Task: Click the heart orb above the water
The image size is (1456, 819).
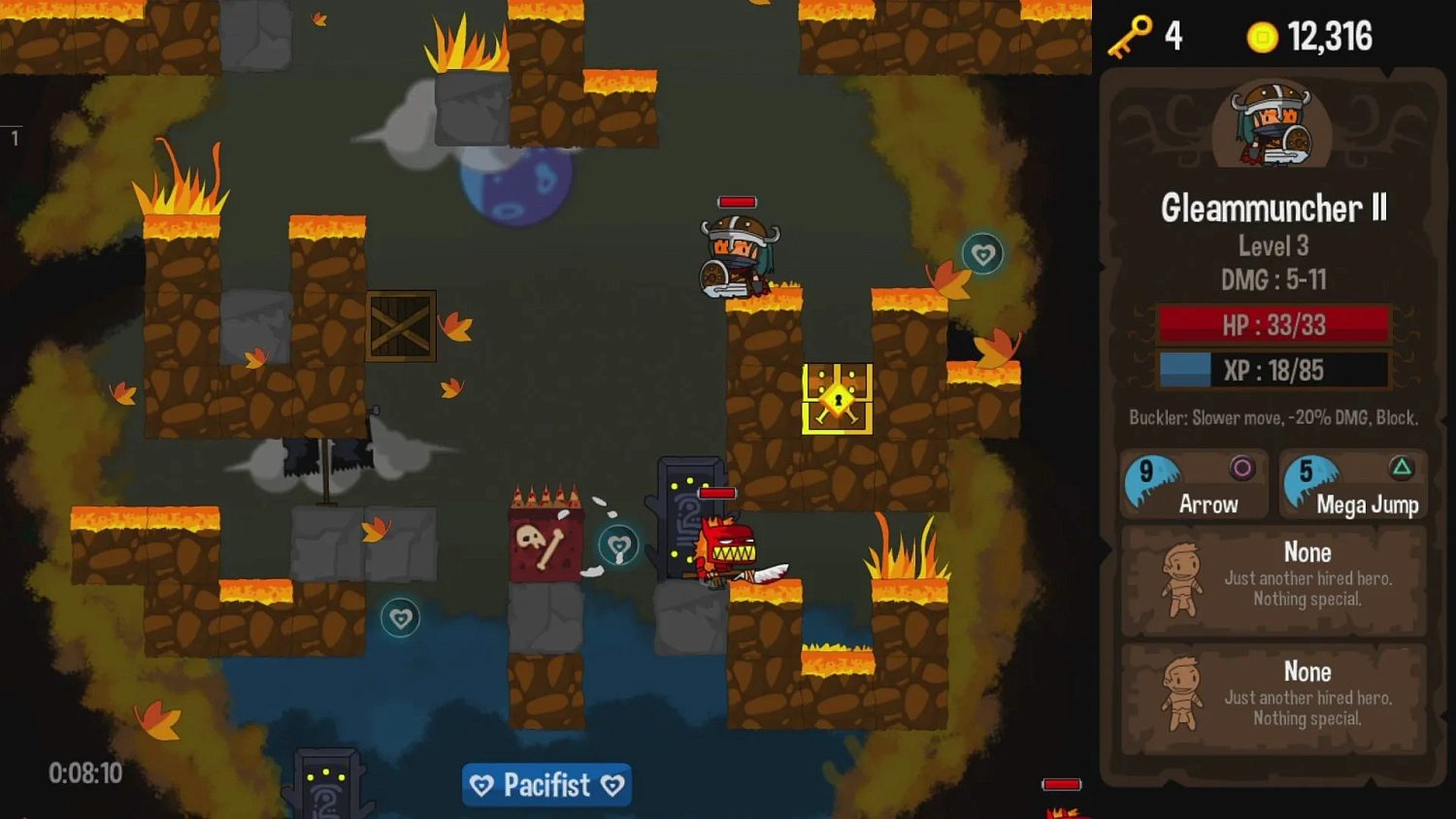Action: 401,618
